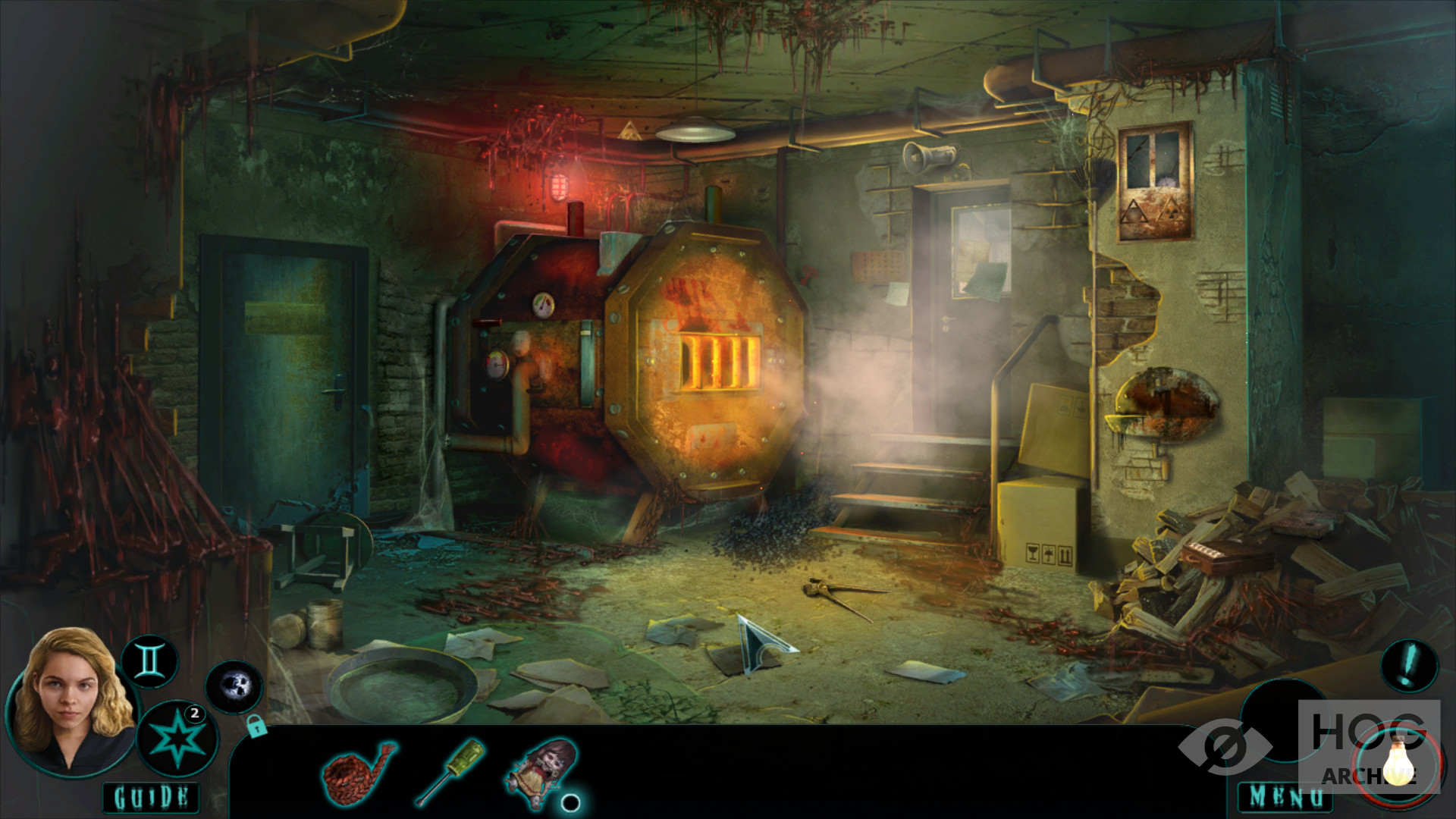1456x819 pixels.
Task: Select the creepy doll inventory item
Action: [543, 767]
